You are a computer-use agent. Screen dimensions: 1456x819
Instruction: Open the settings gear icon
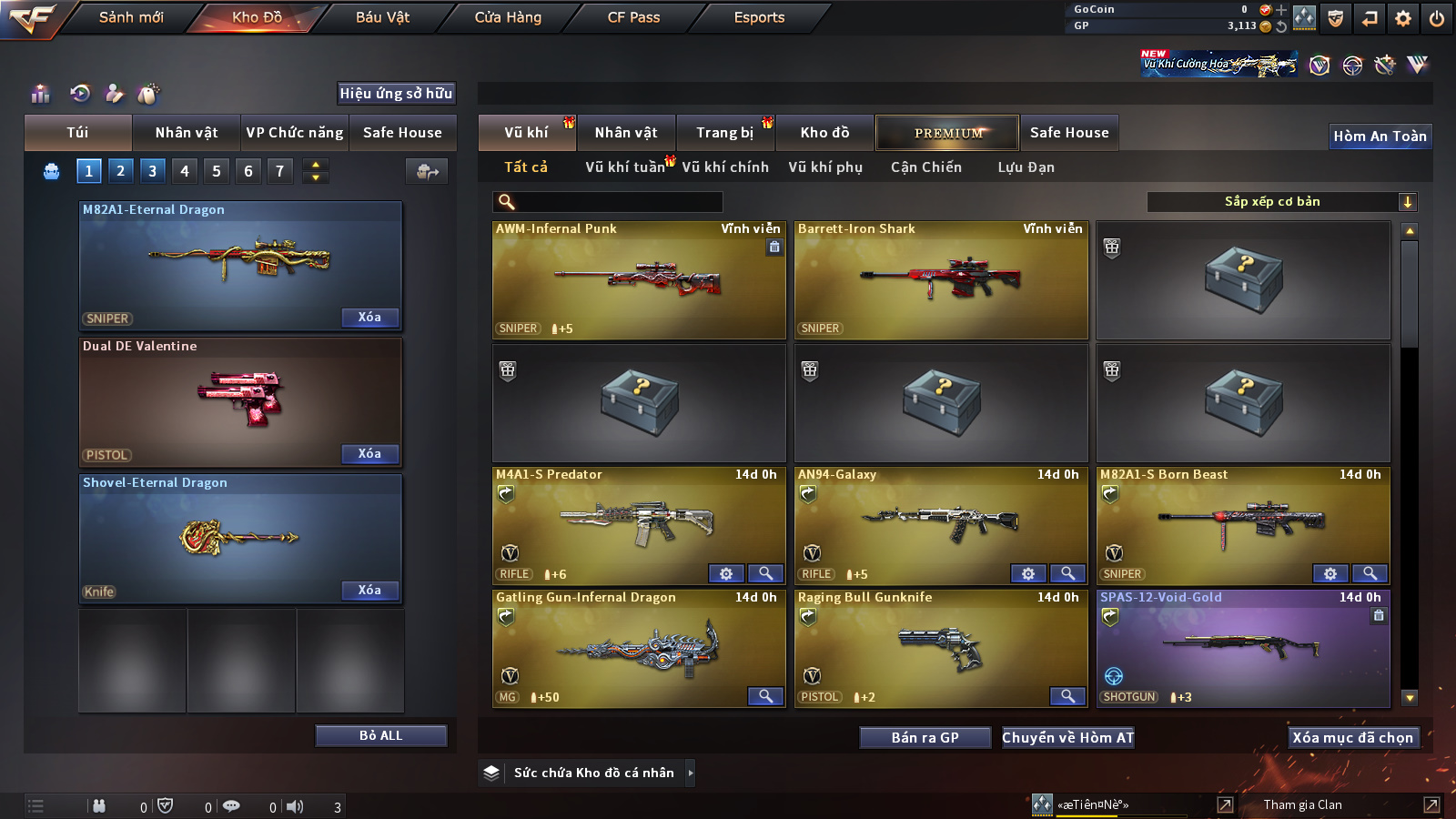[1403, 18]
